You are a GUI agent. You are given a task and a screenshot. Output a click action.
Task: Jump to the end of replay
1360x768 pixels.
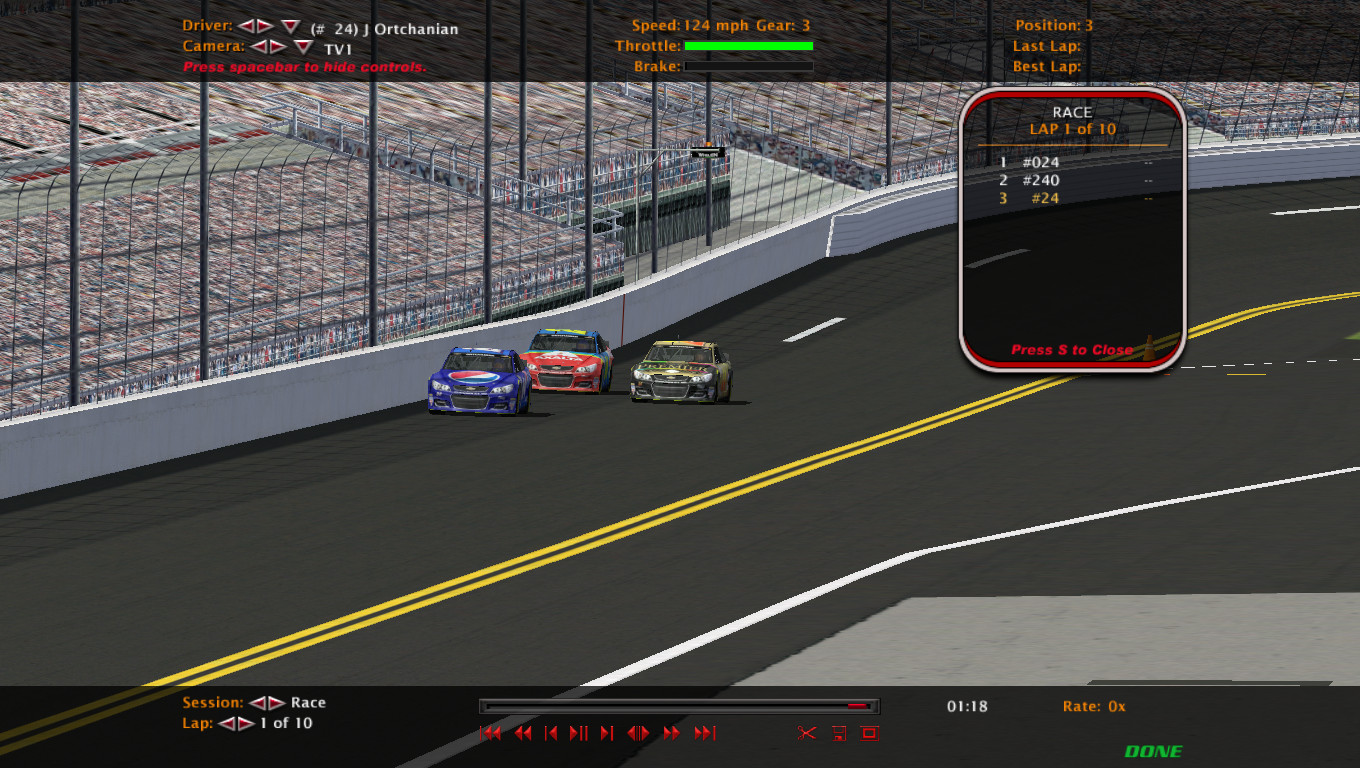coord(705,733)
